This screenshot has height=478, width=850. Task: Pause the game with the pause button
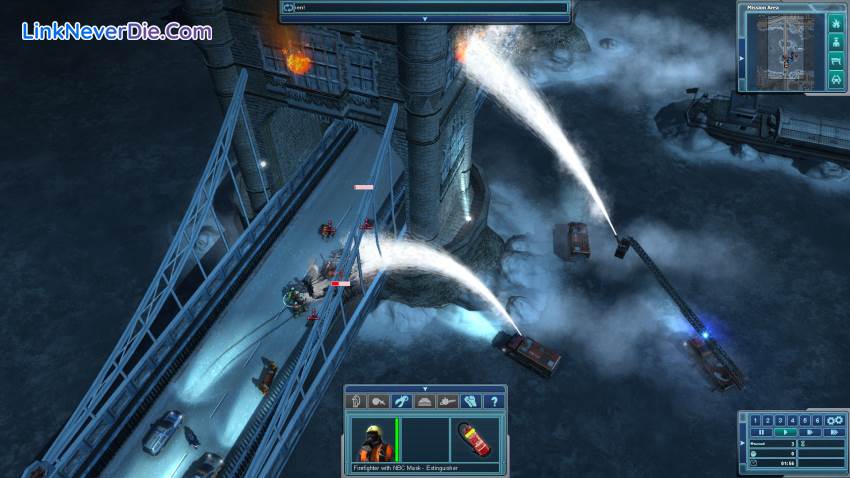[x=762, y=432]
